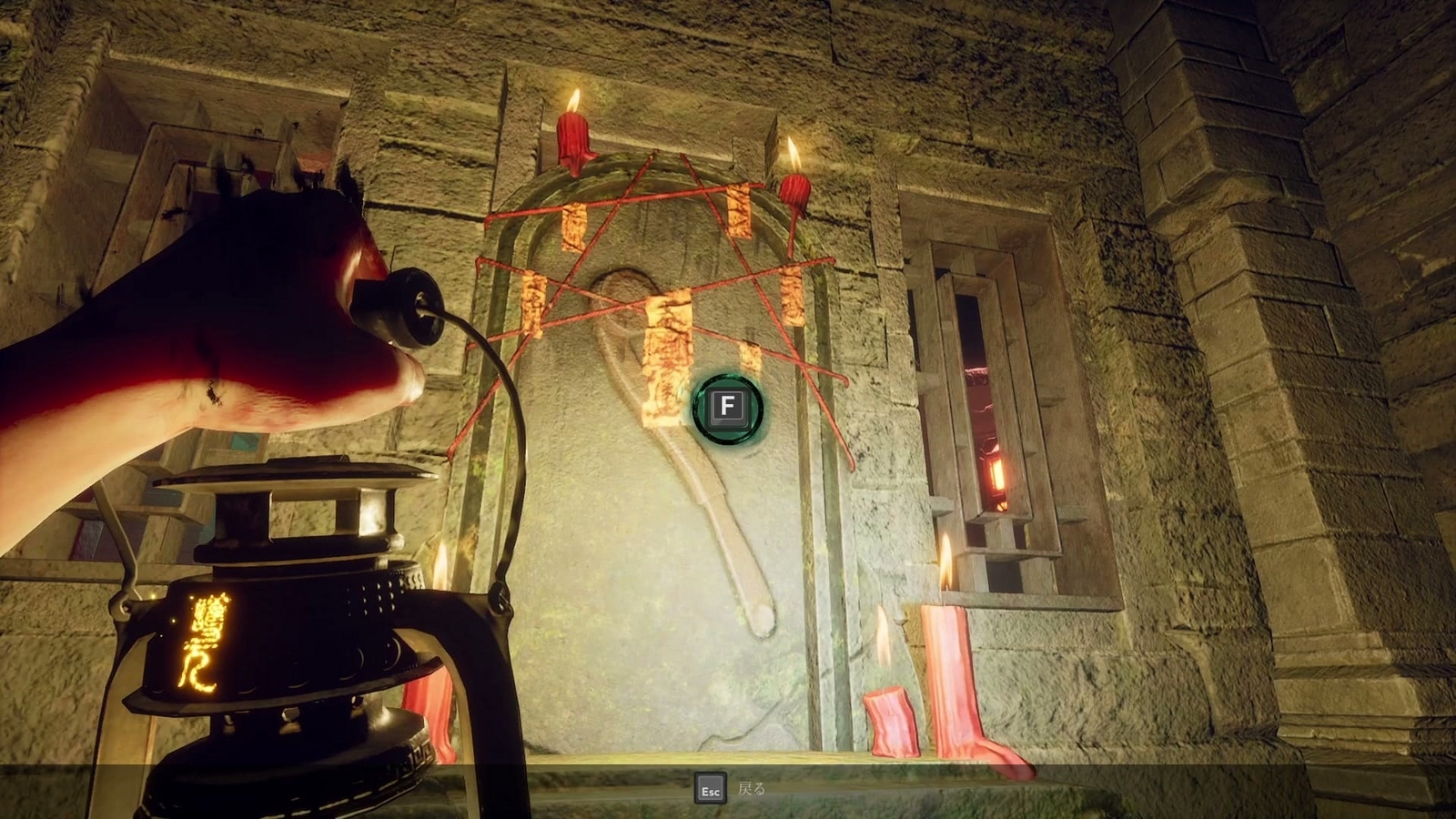Screen dimensions: 1456x819
Task: Click the F interact prompt icon
Action: 727,409
